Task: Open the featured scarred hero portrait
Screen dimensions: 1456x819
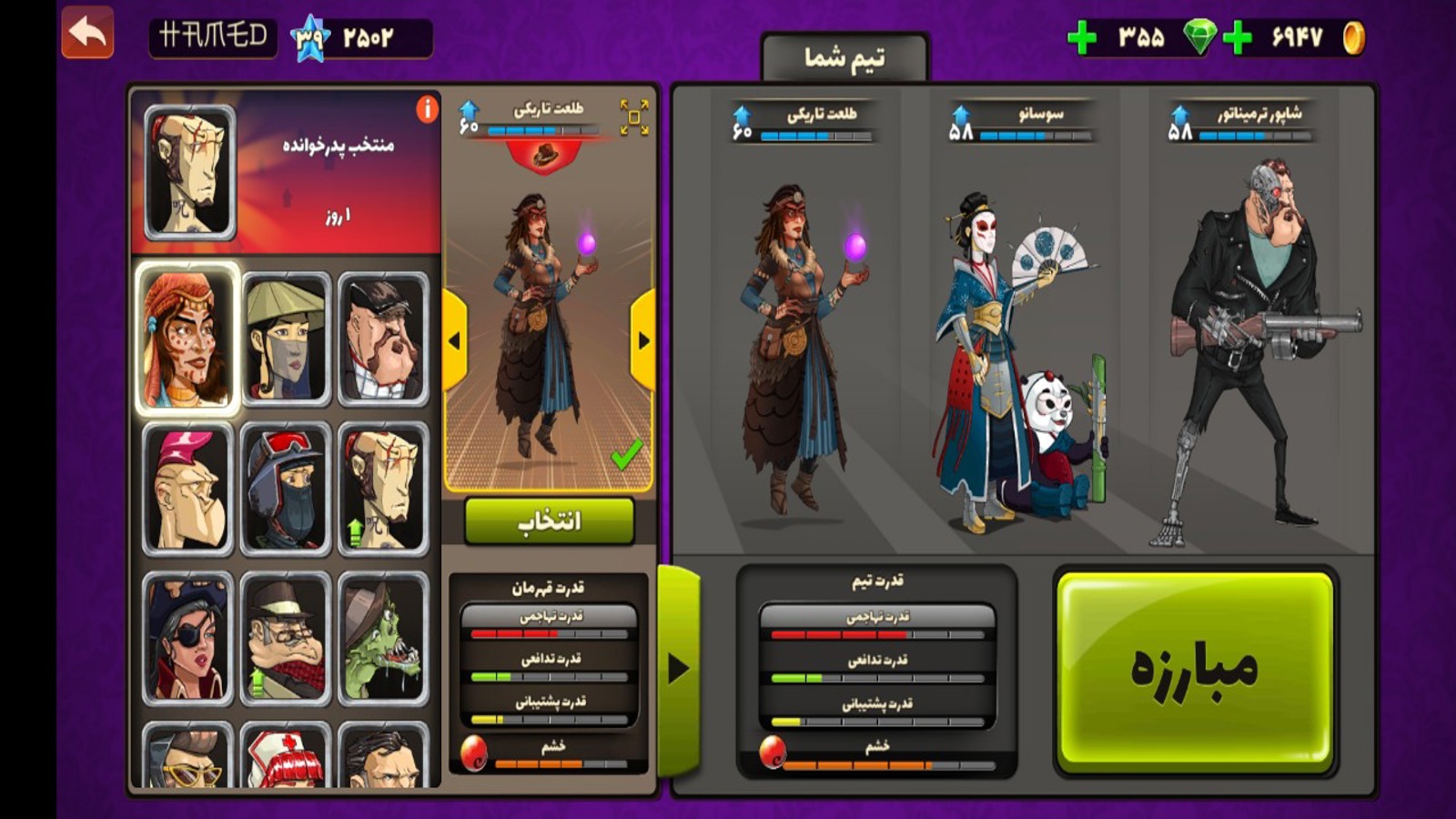Action: click(x=189, y=171)
